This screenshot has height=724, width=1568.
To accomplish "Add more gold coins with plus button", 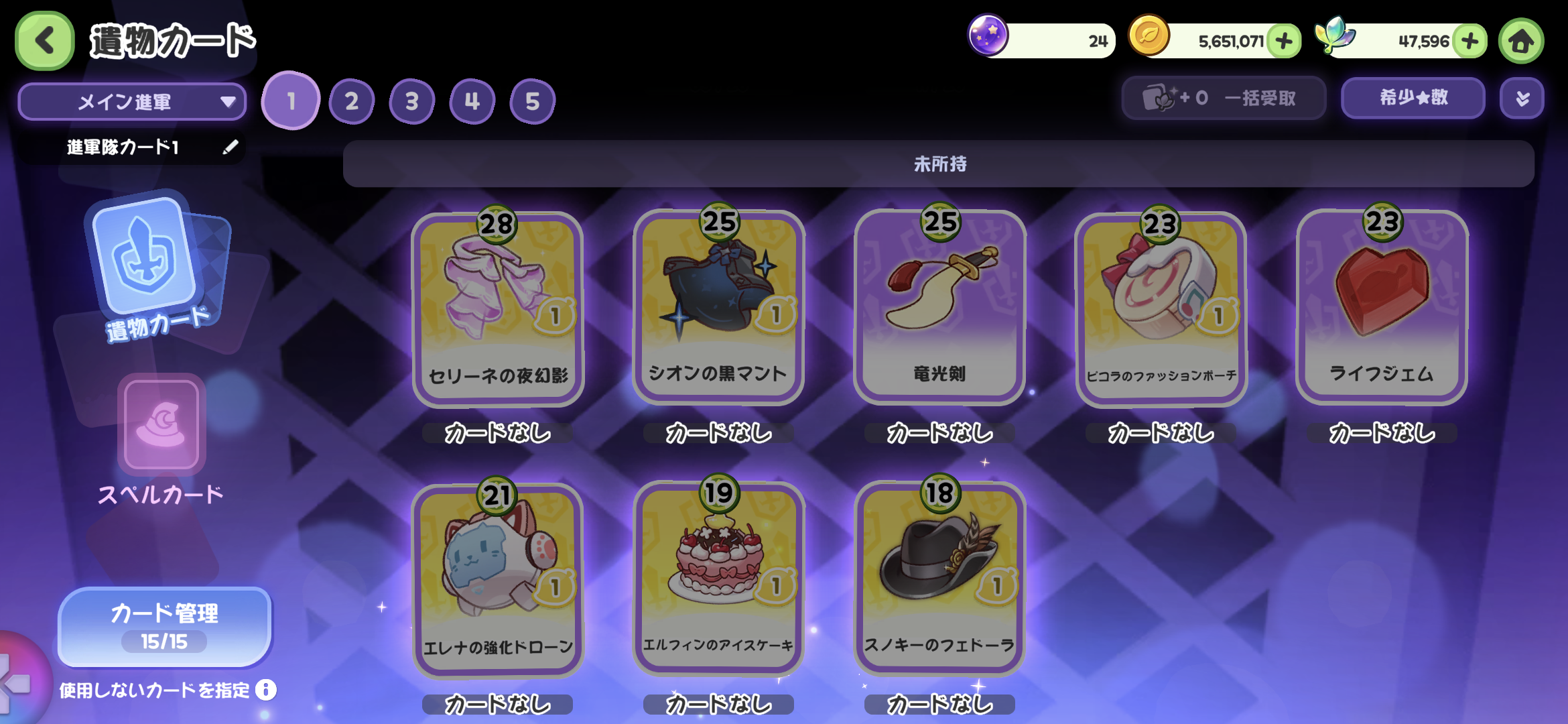I will 1284,42.
